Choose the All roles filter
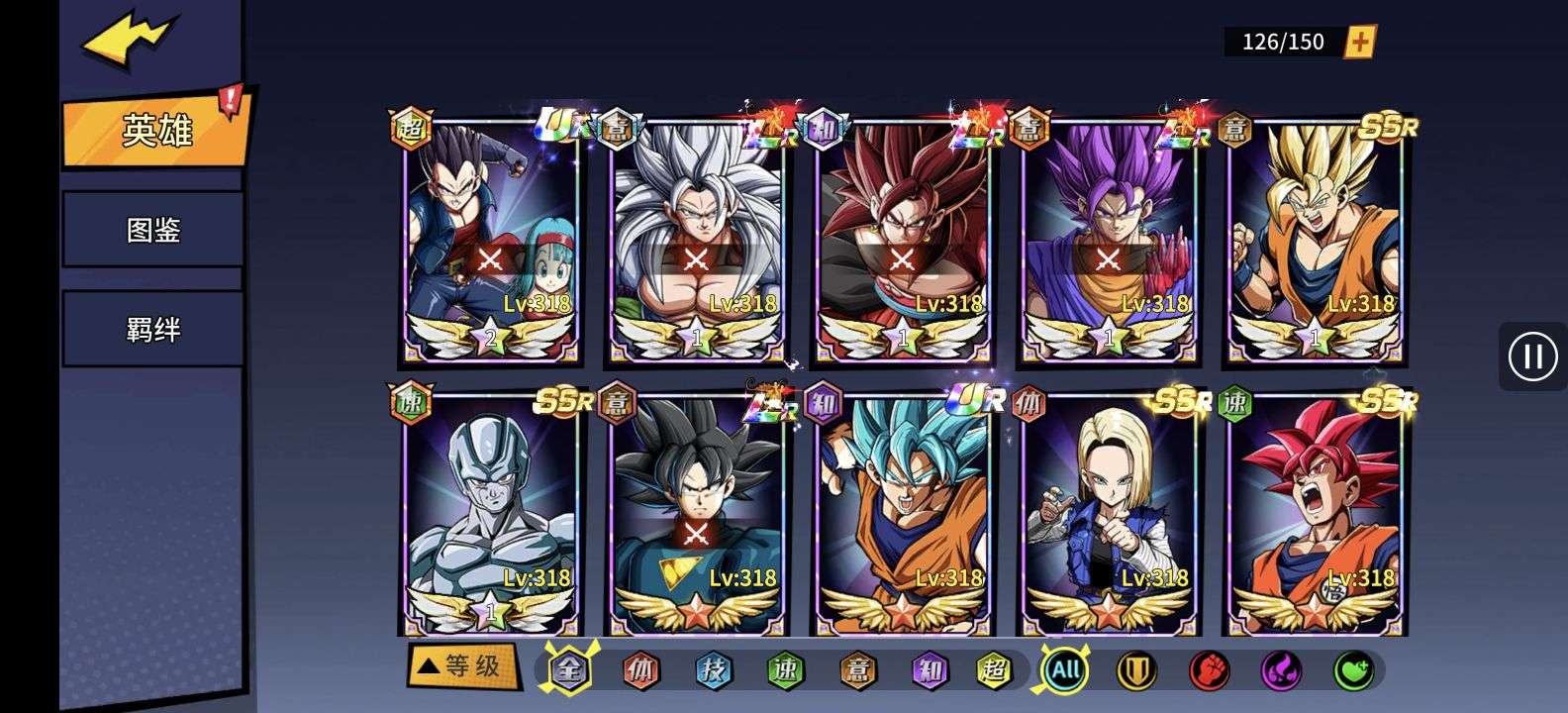Viewport: 1568px width, 713px height. pyautogui.click(x=1065, y=670)
